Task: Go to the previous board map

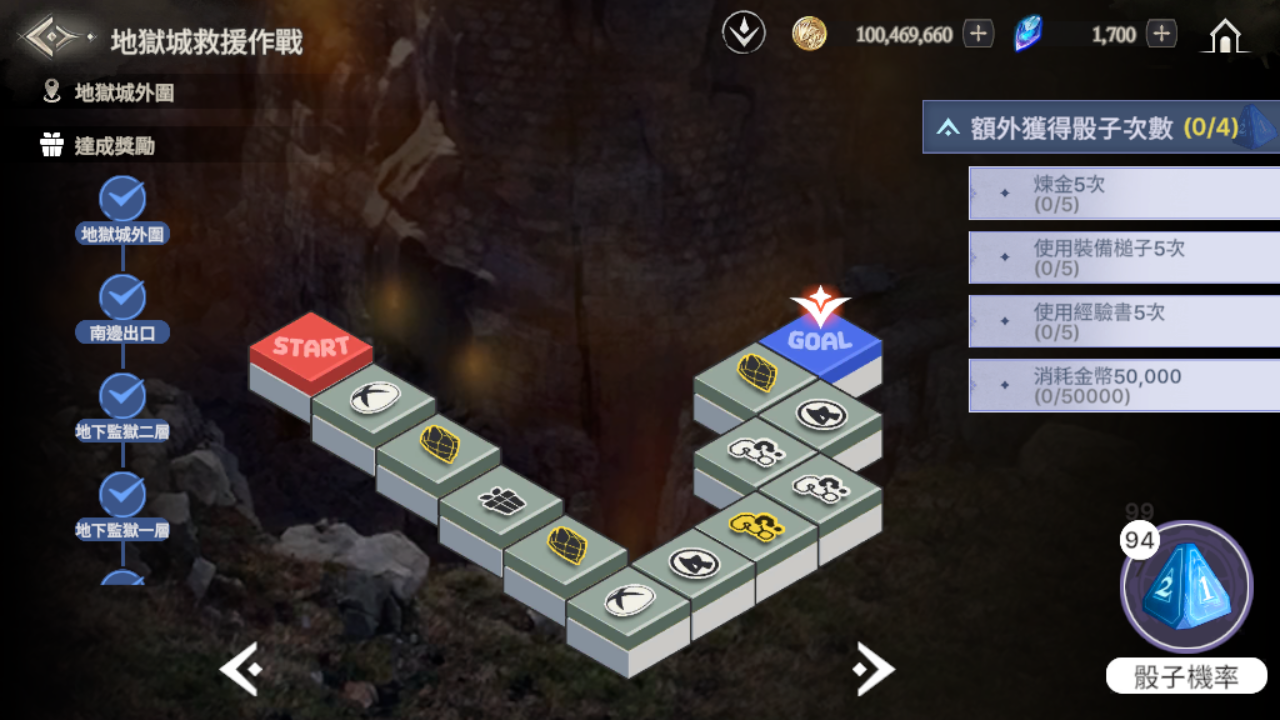Action: [241, 670]
